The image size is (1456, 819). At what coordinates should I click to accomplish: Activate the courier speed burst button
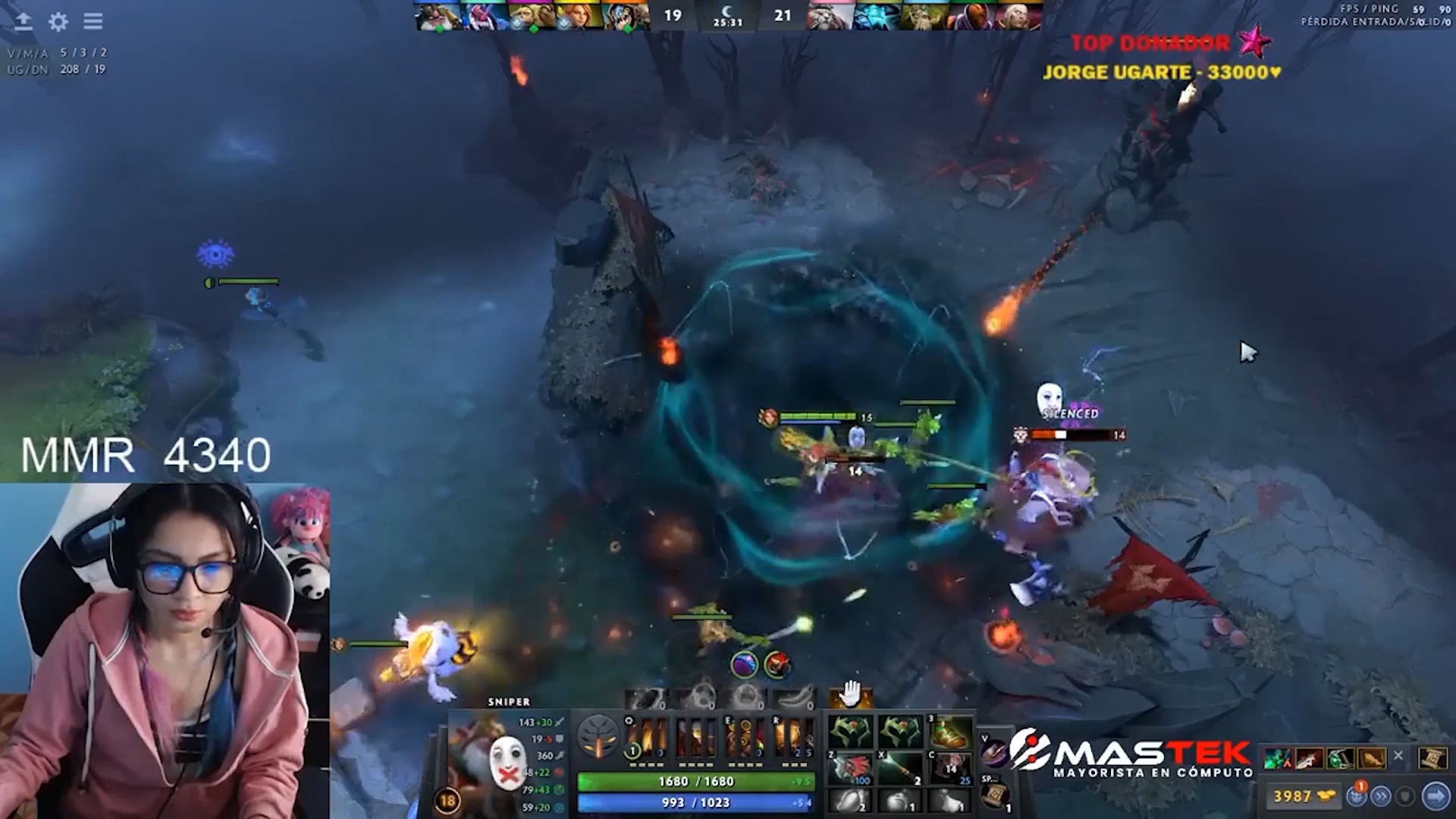coord(1381,795)
